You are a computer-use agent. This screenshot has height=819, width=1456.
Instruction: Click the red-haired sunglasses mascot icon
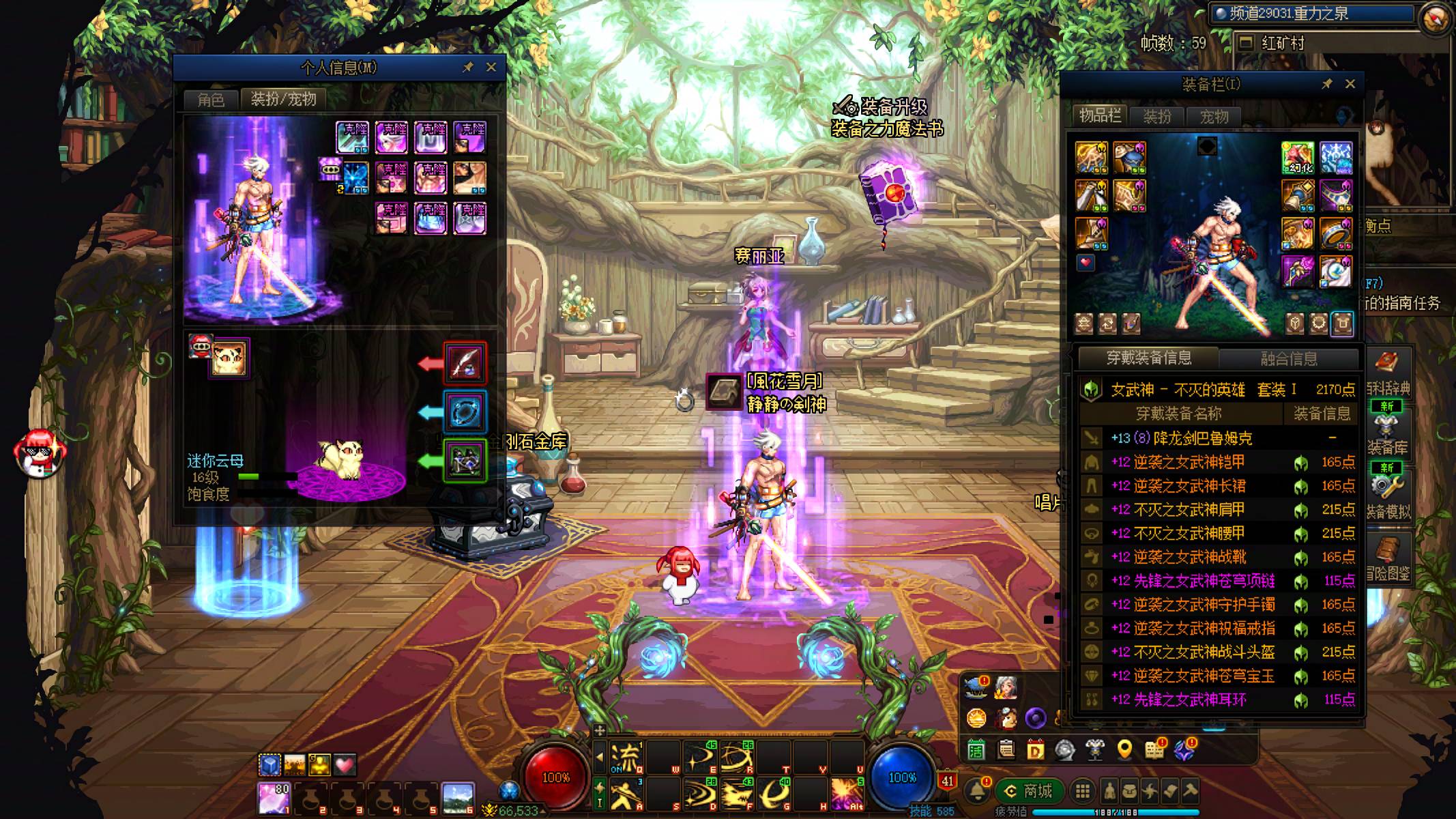click(40, 452)
